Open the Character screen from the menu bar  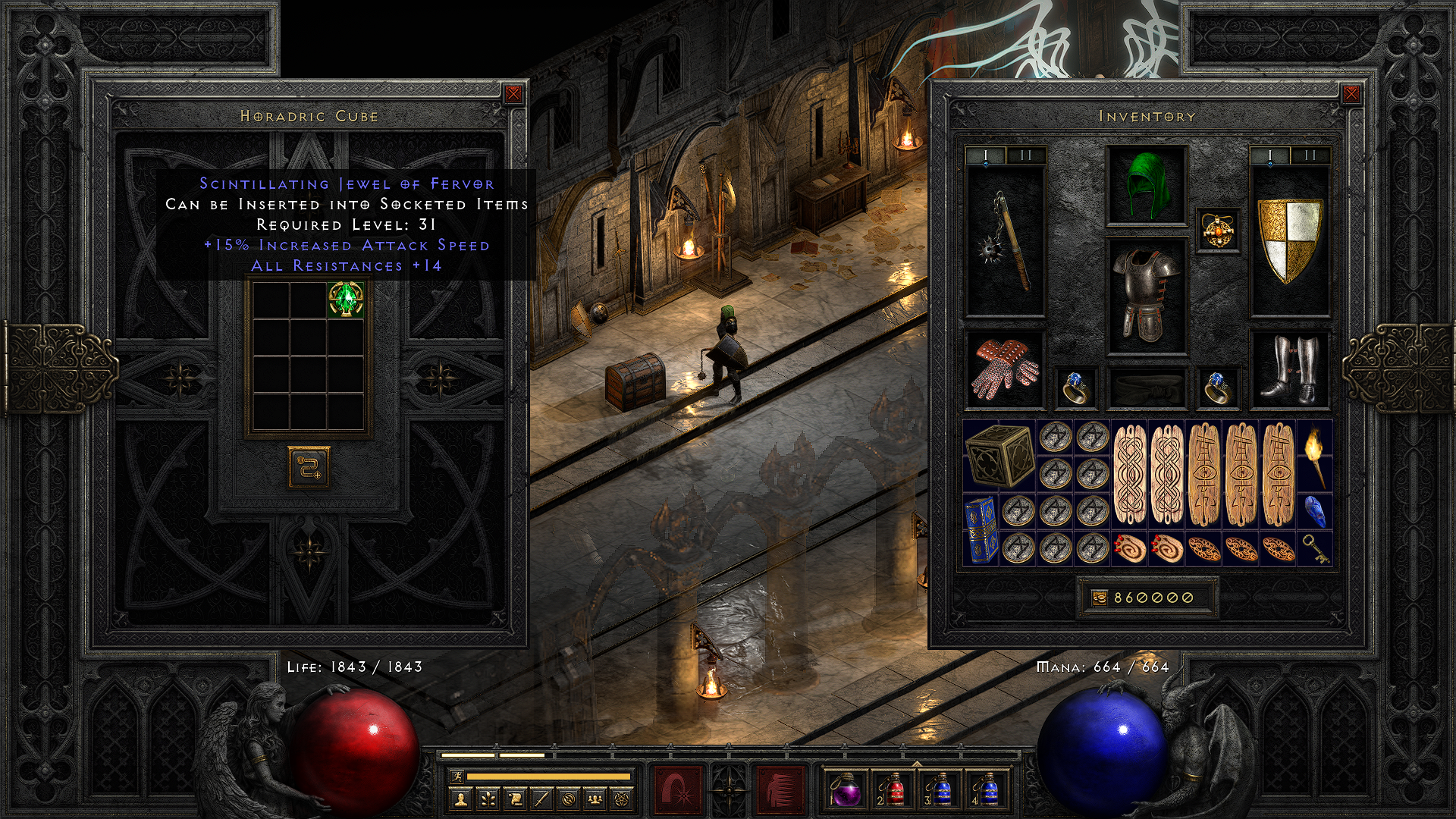(x=460, y=798)
